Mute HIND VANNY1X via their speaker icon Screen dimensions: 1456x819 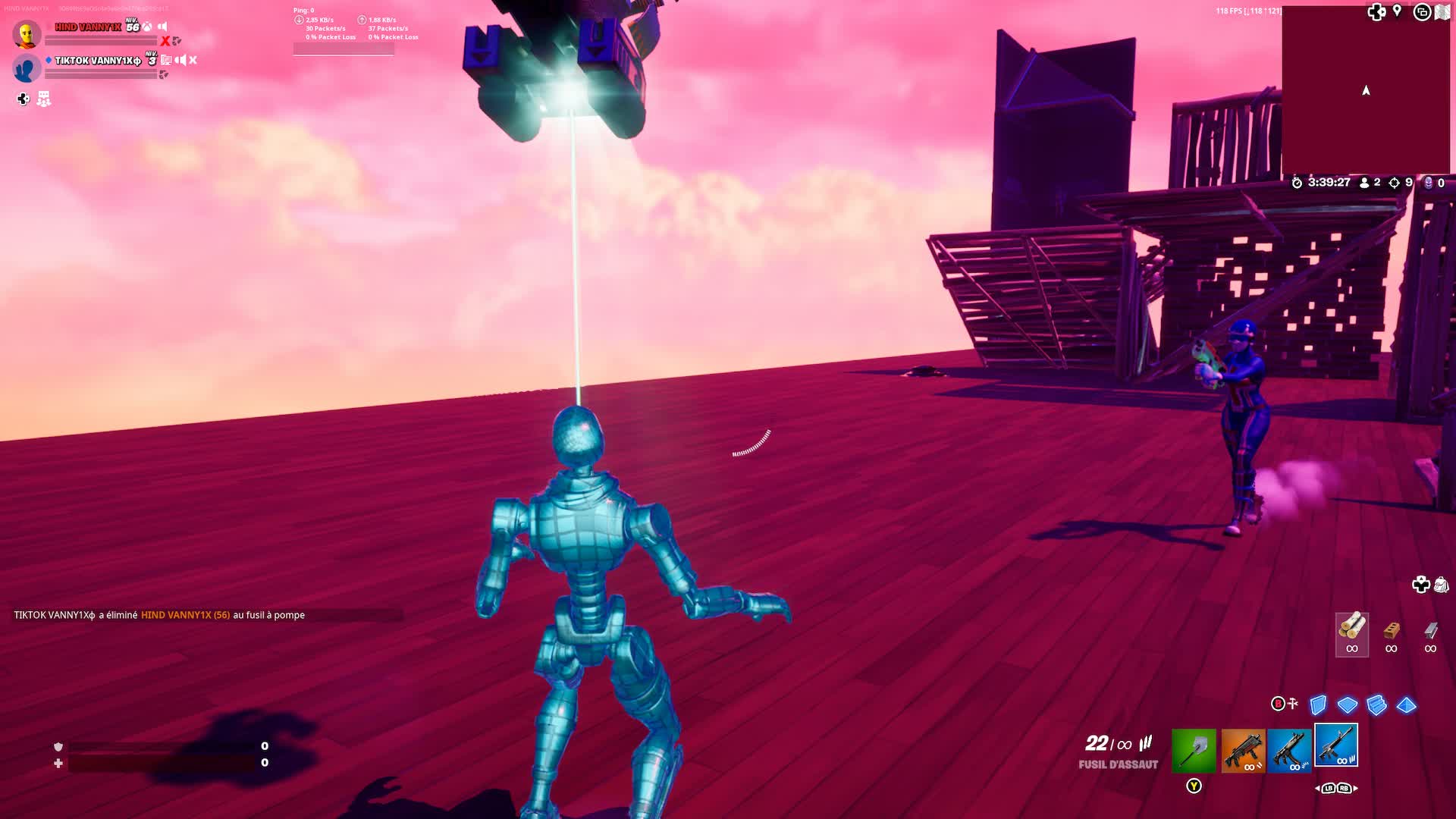162,26
